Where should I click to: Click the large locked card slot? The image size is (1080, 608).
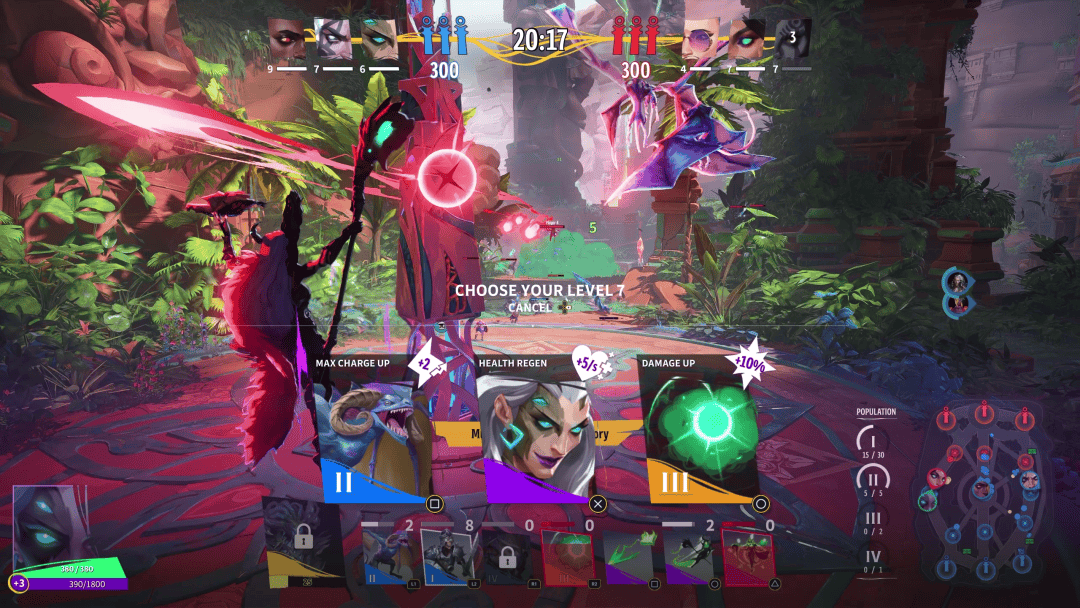[303, 541]
